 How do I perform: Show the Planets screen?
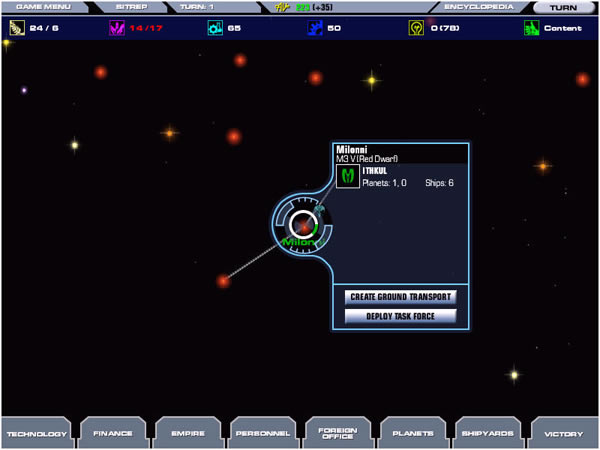(412, 433)
